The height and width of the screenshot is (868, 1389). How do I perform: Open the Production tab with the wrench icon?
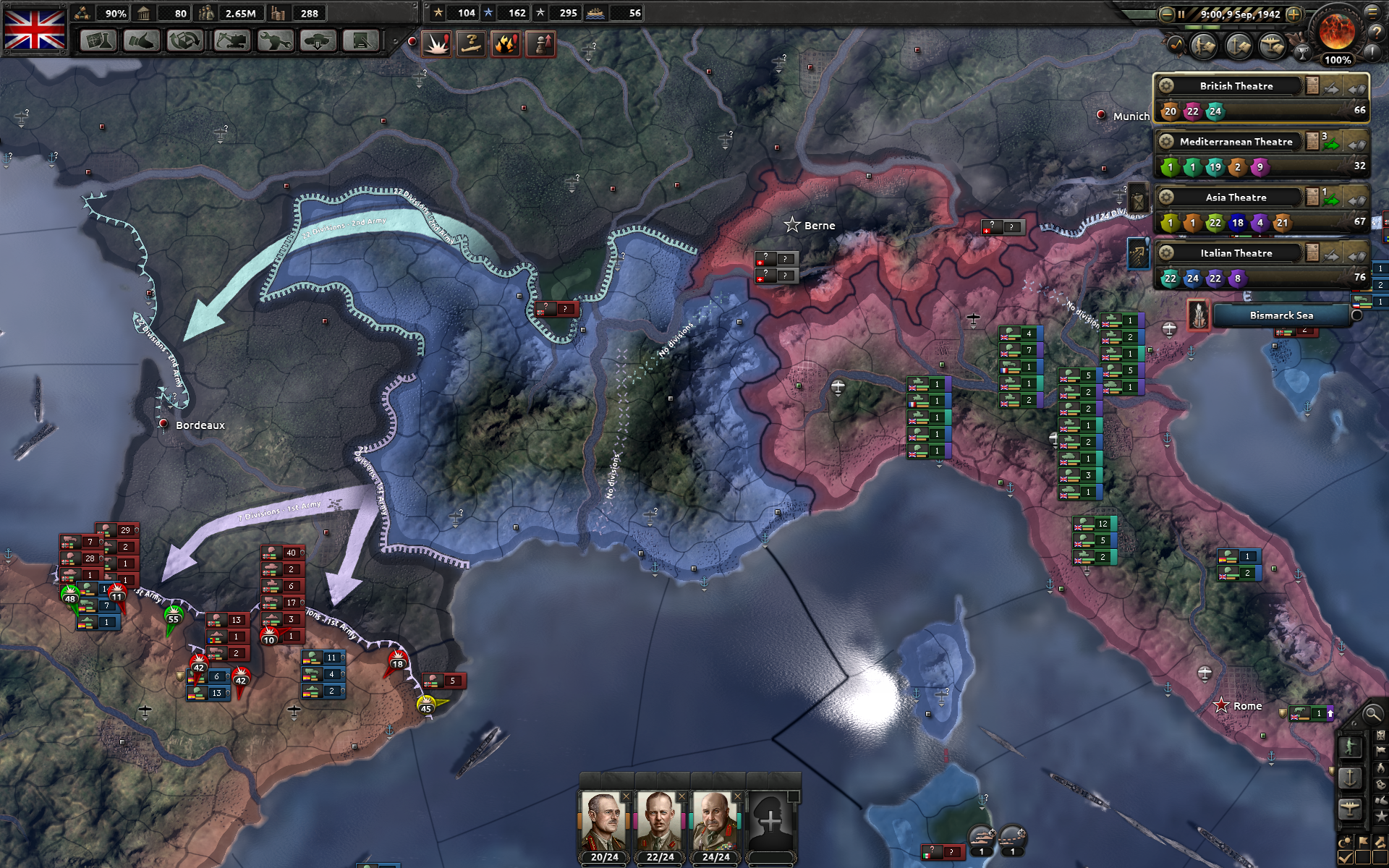point(276,42)
